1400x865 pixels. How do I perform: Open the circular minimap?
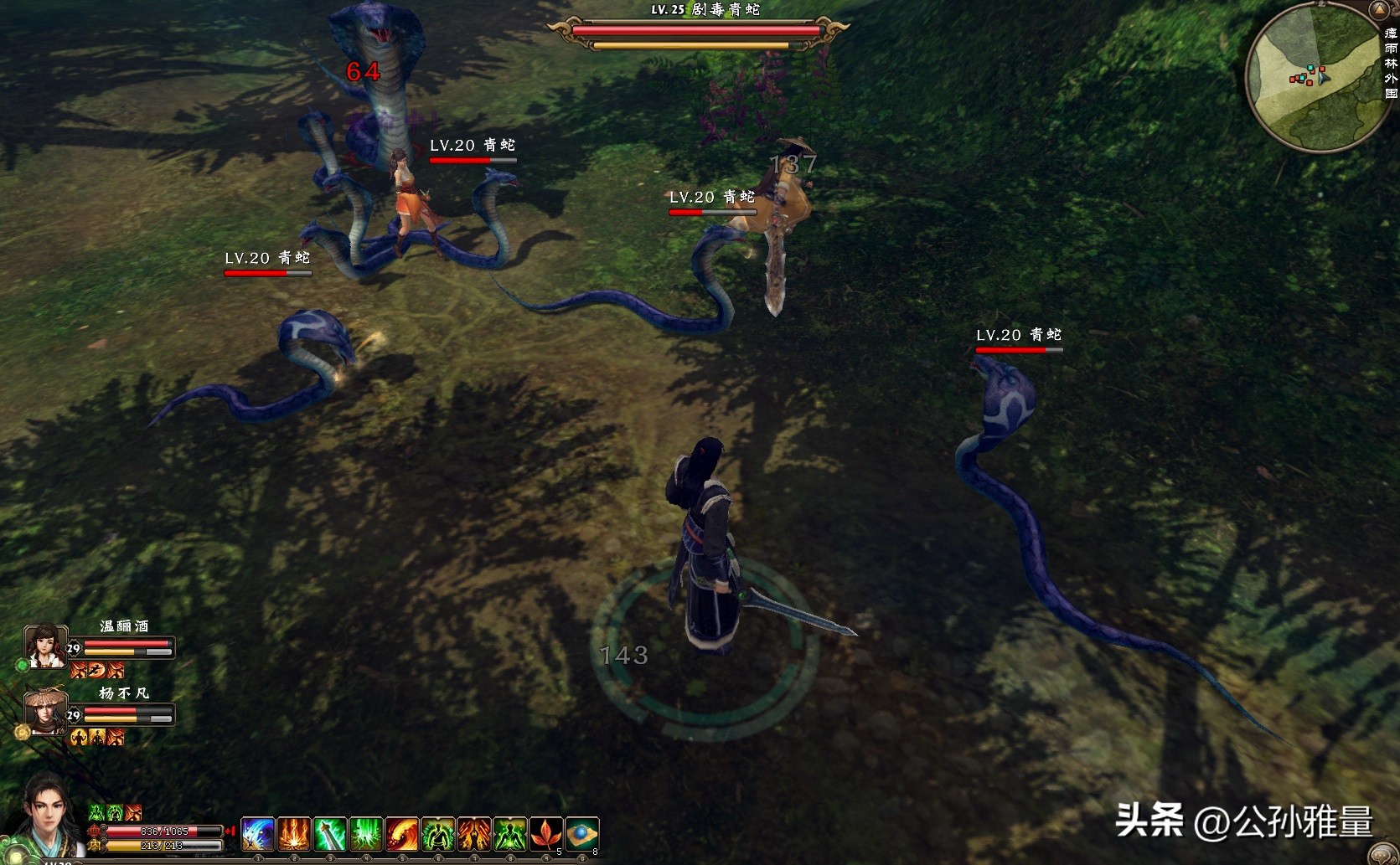[1313, 78]
